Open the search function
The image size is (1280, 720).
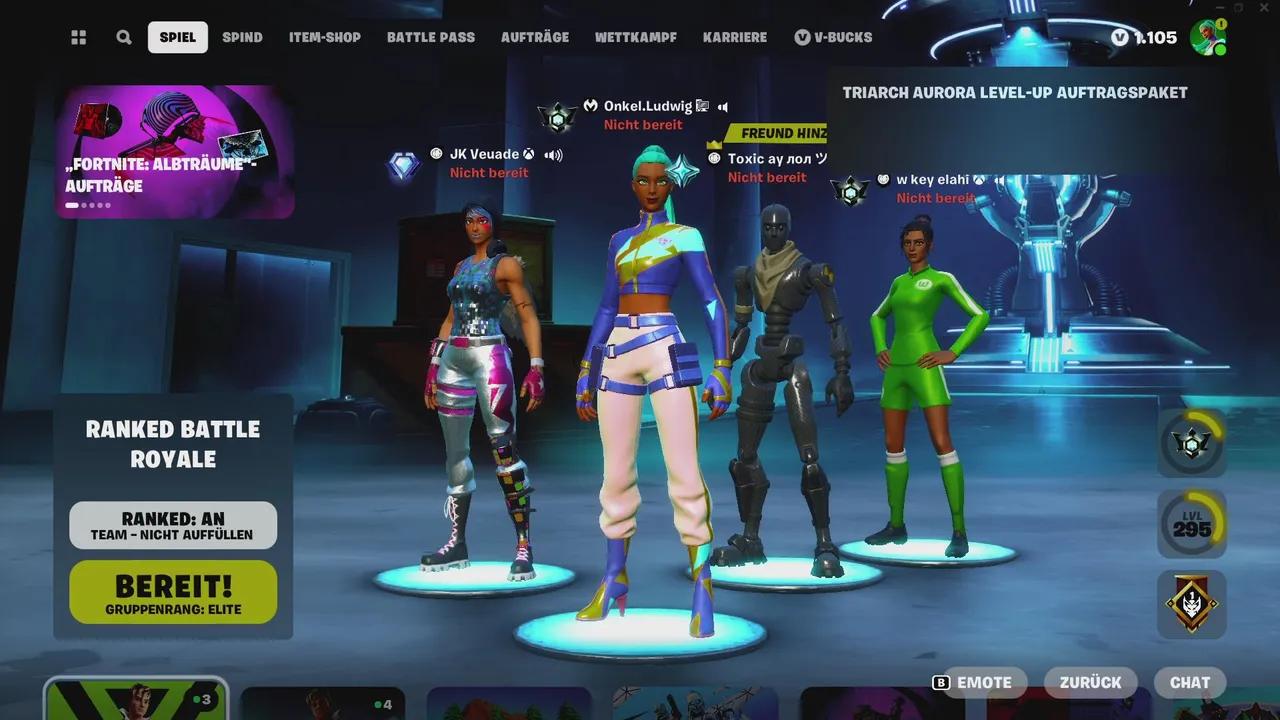pyautogui.click(x=124, y=37)
